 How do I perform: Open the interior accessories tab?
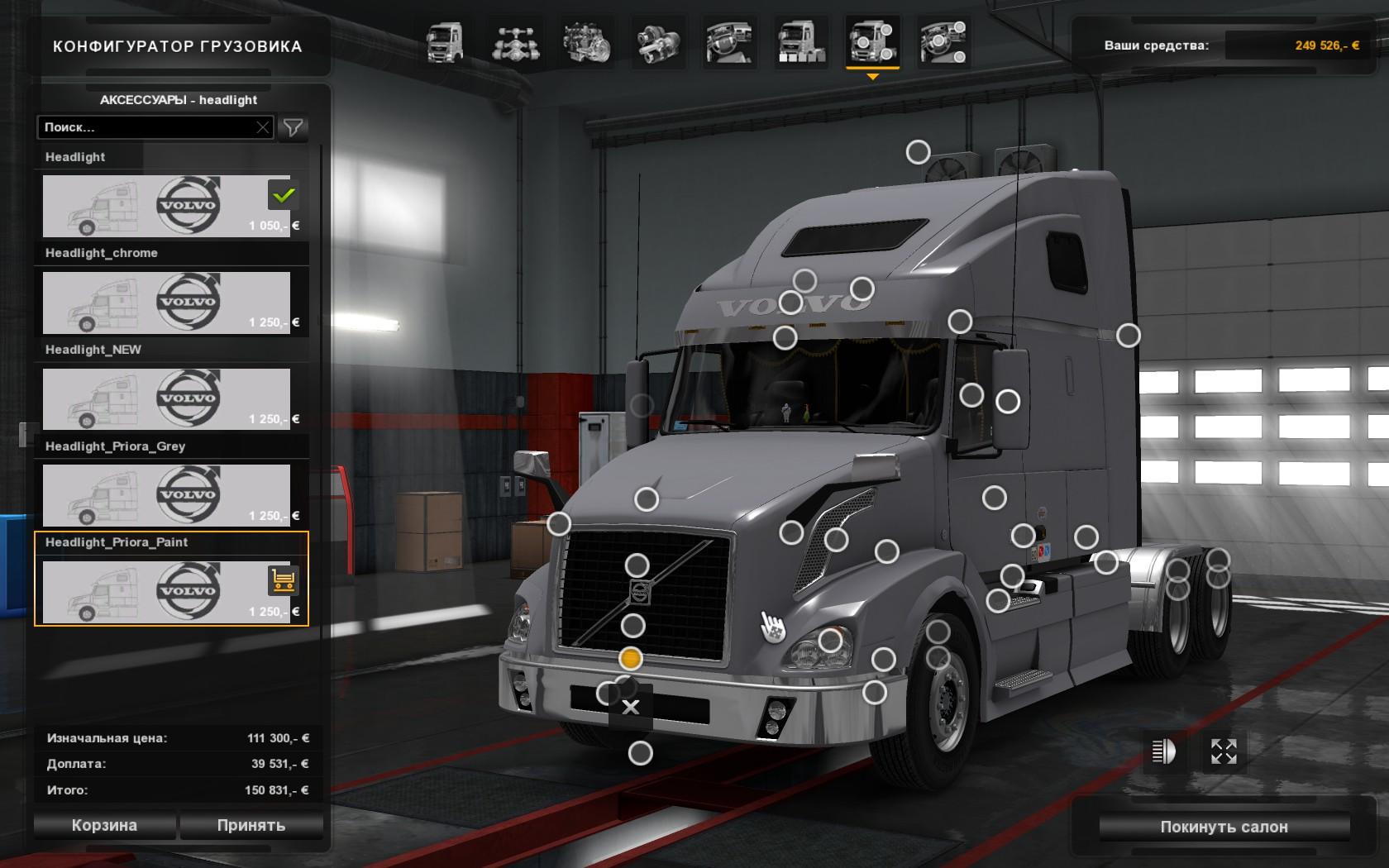(x=943, y=42)
